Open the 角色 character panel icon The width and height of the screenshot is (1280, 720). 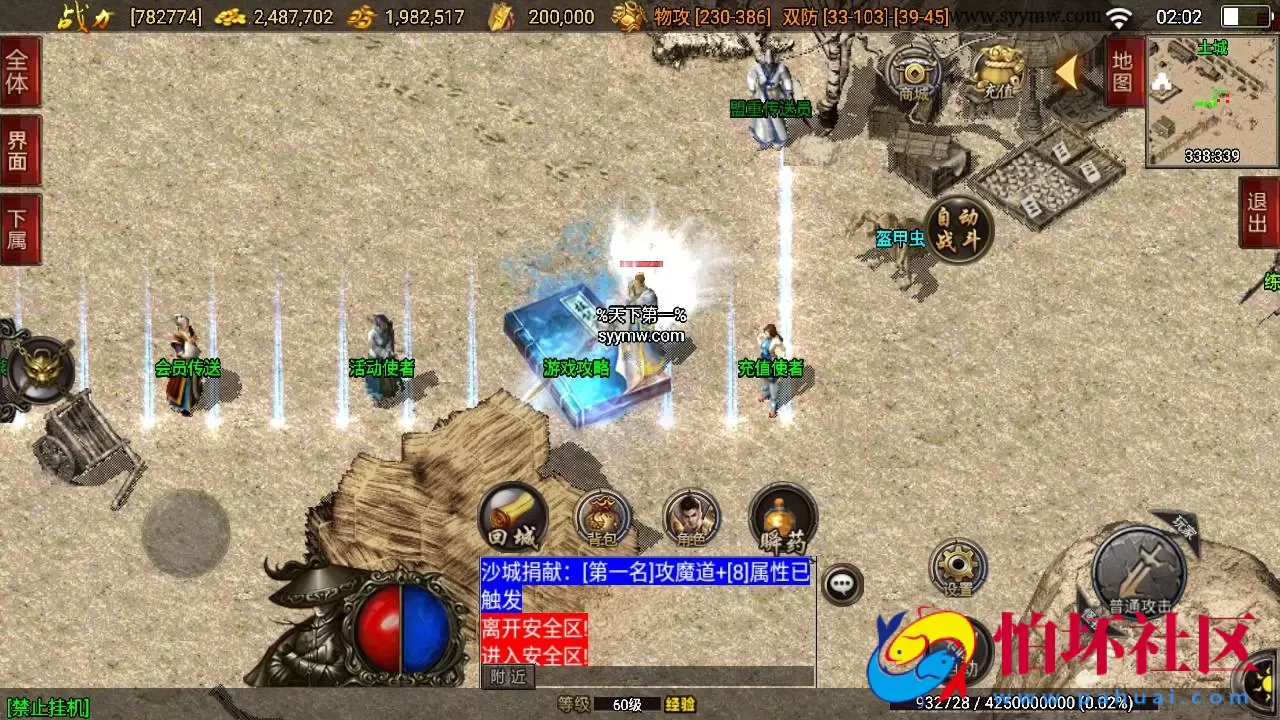click(690, 518)
